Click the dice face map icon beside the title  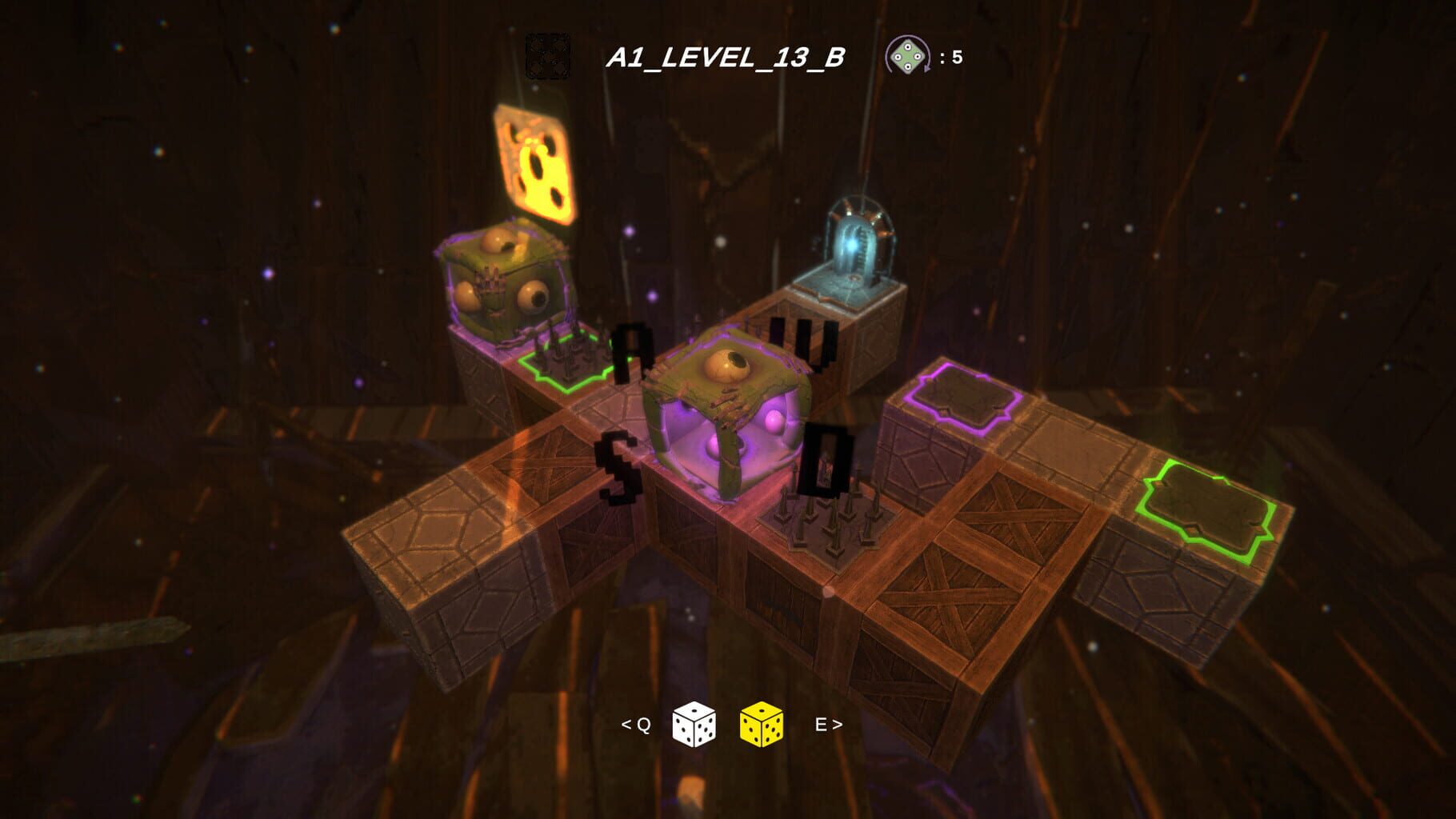(547, 54)
